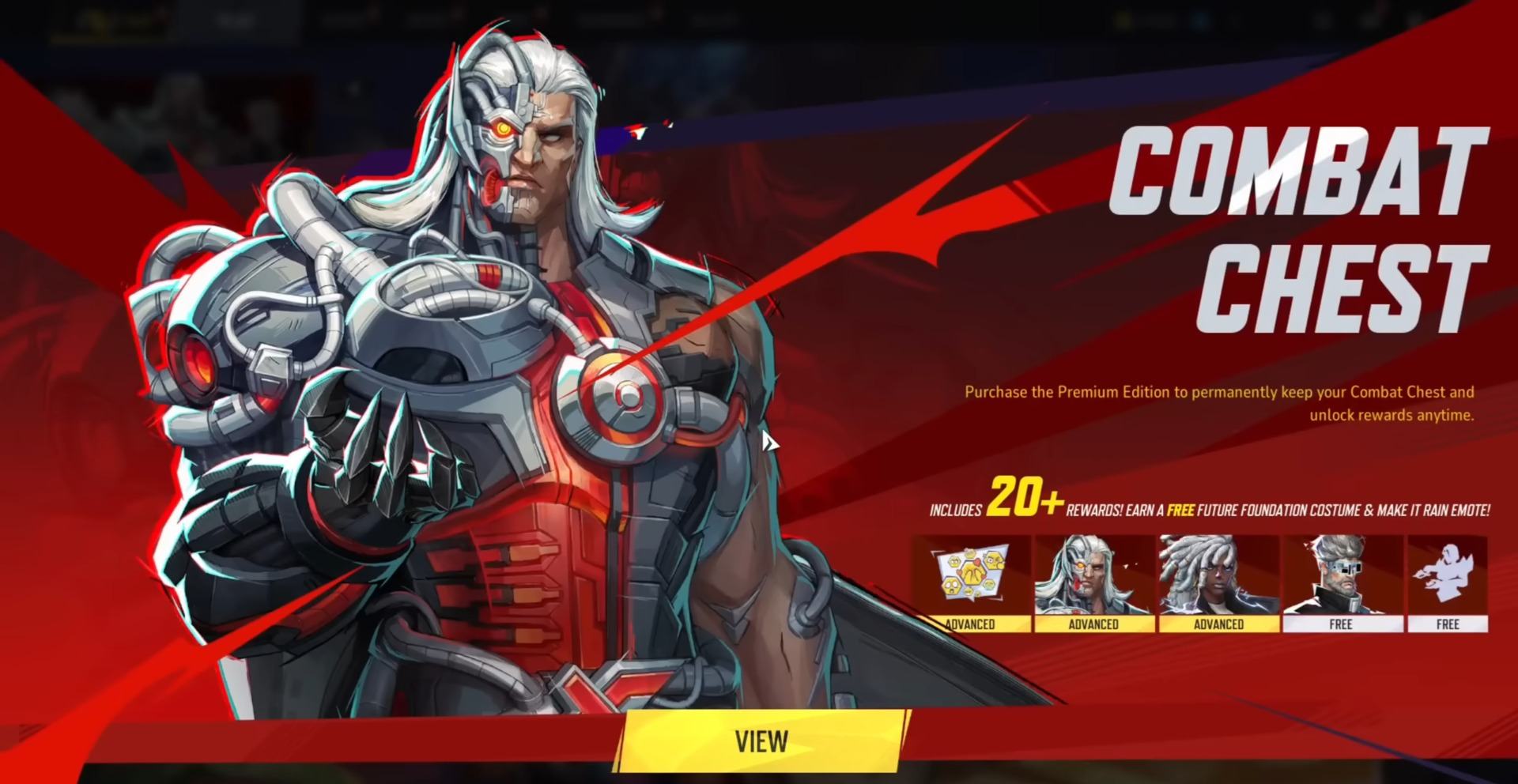Choose the advanced cyborg costume reward thumbnail
Image resolution: width=1518 pixels, height=784 pixels.
1093,582
